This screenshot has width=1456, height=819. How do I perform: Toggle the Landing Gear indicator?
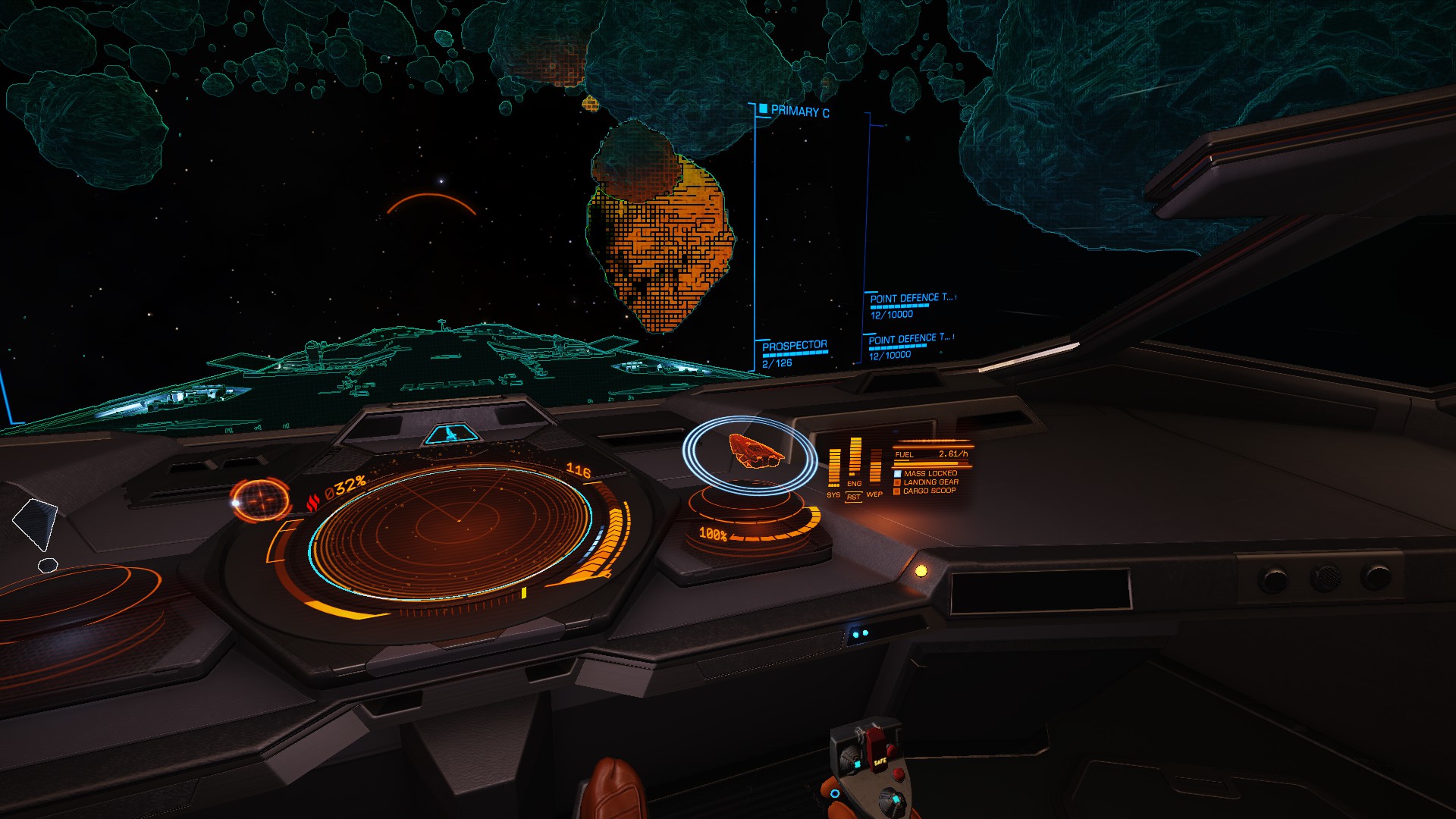click(930, 482)
